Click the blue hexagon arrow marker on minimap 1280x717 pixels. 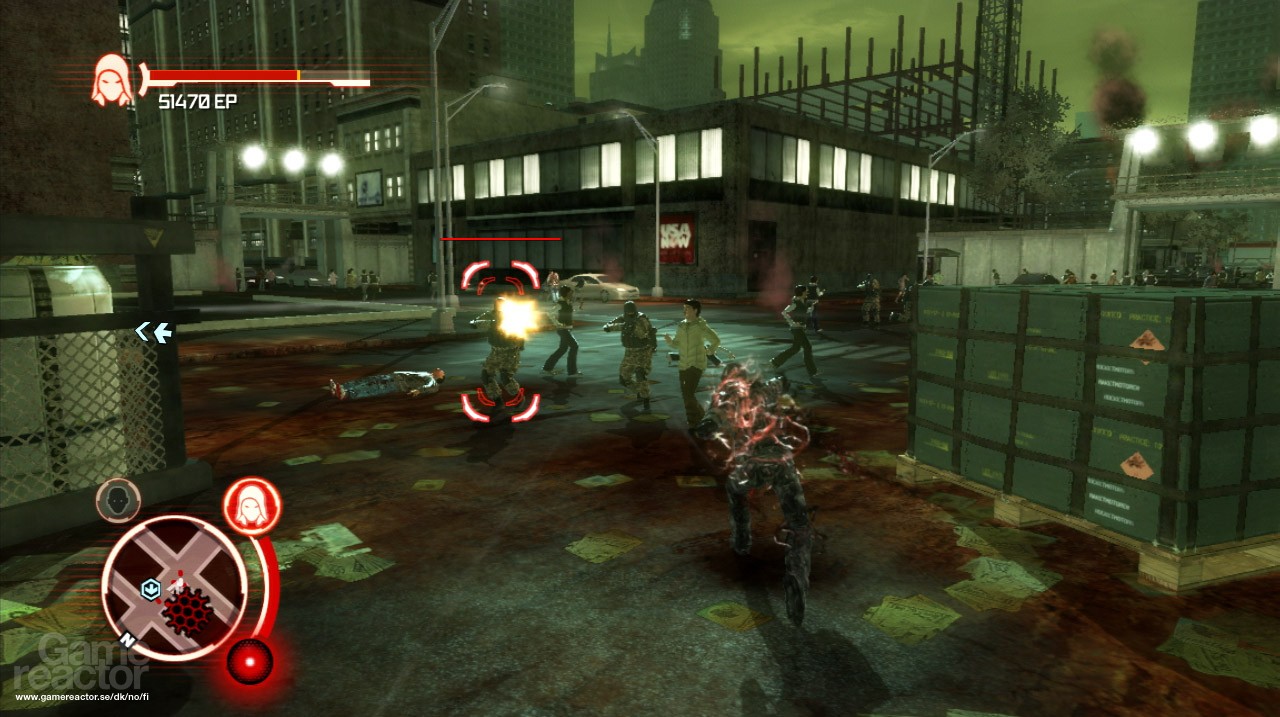(x=150, y=588)
